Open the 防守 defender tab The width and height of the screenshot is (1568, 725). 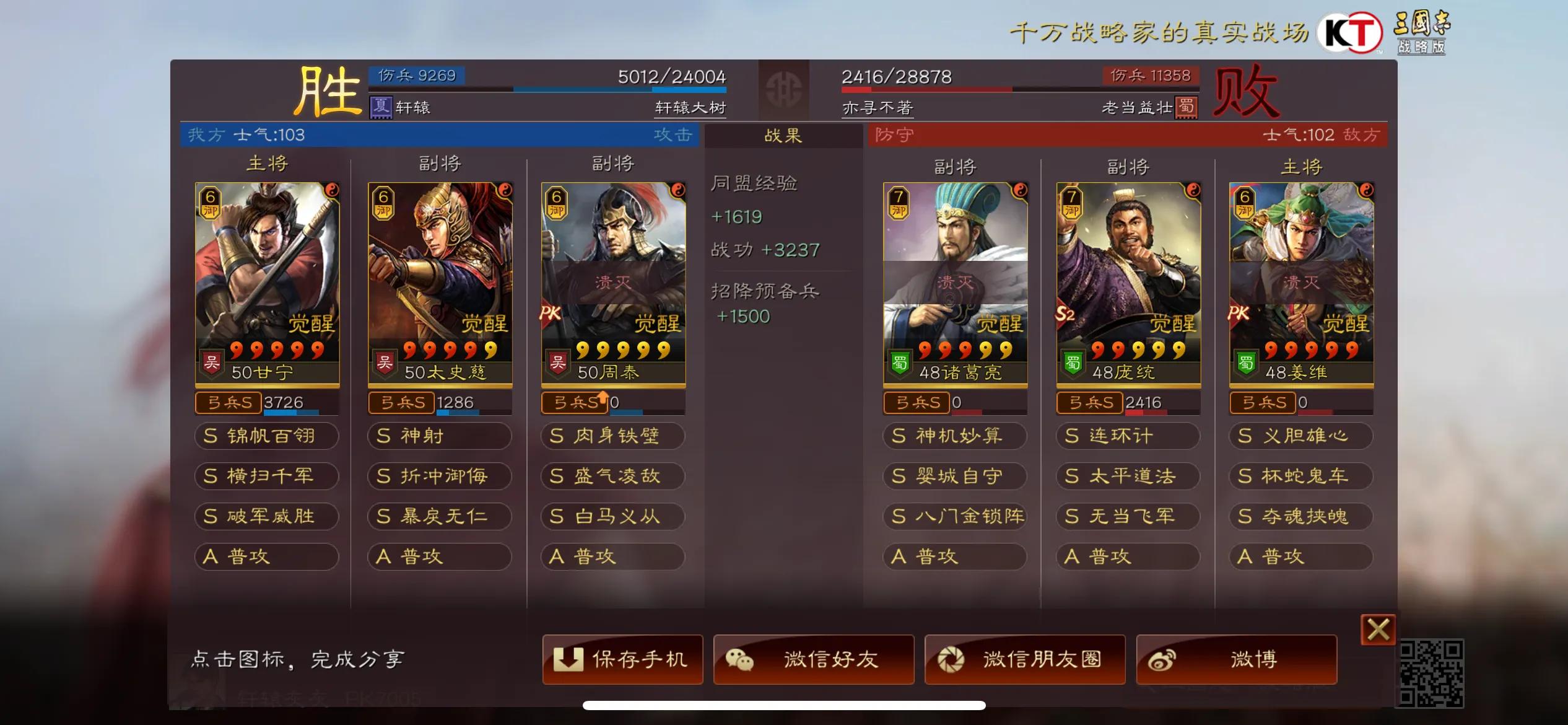pyautogui.click(x=893, y=135)
